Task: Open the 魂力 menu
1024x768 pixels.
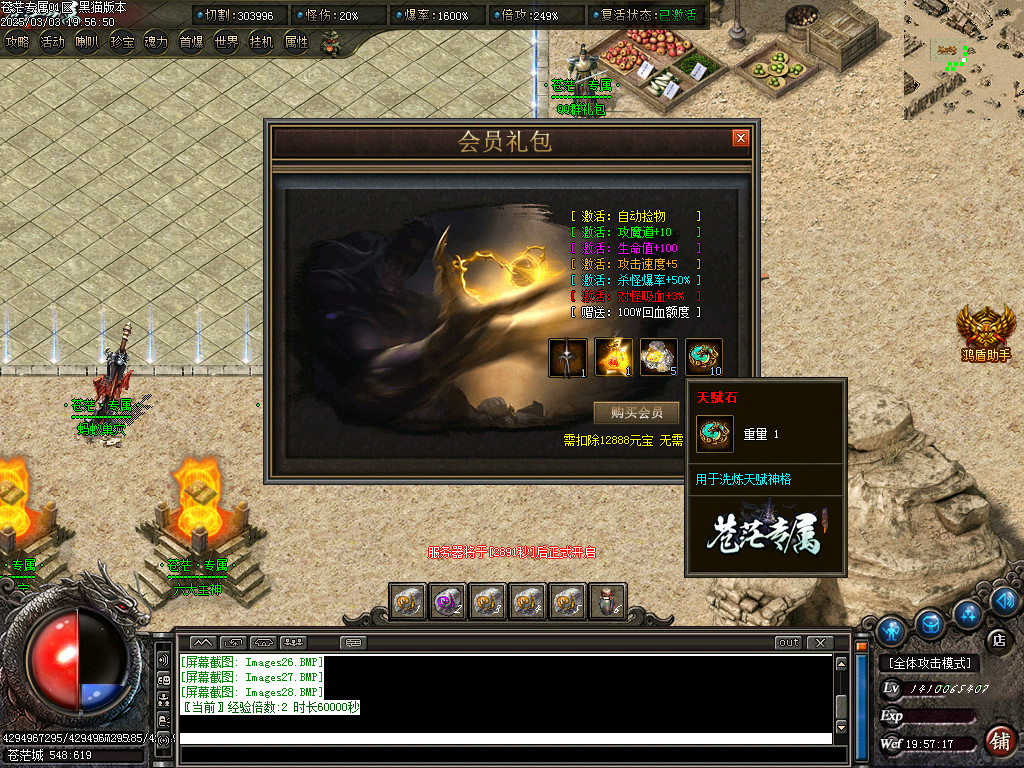Action: tap(157, 42)
